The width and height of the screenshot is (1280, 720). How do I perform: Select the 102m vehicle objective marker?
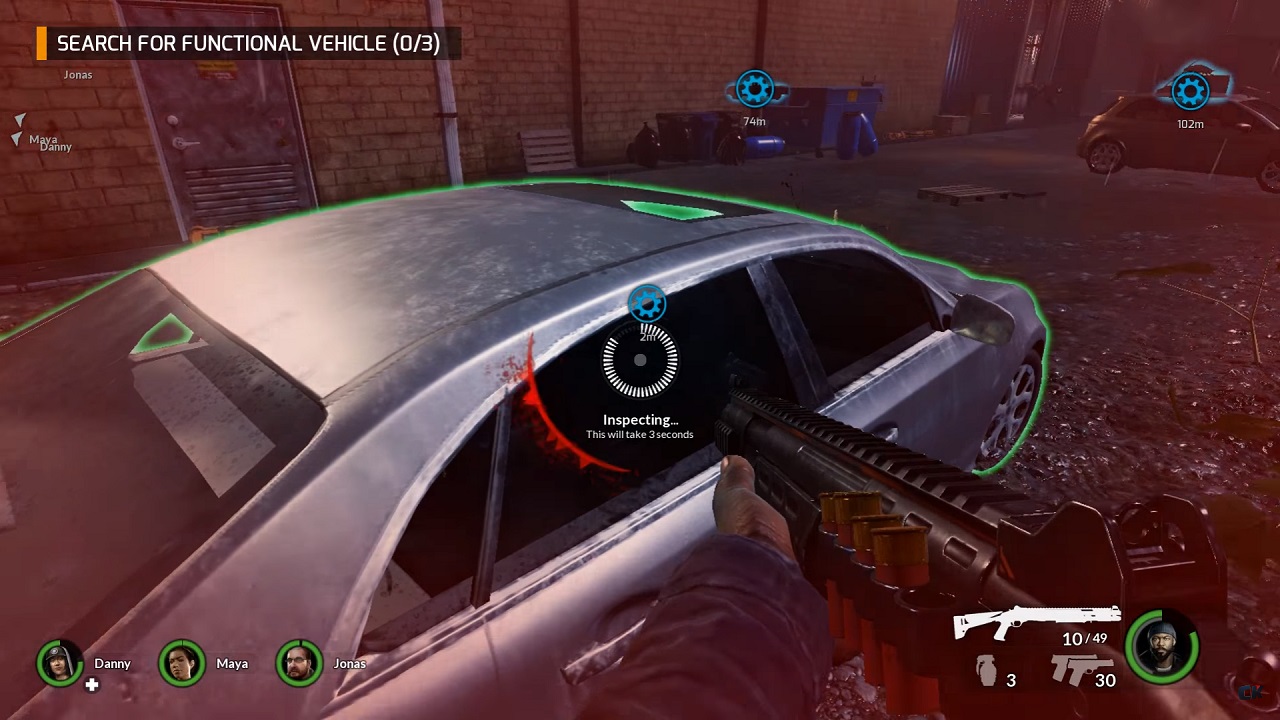tap(1190, 92)
